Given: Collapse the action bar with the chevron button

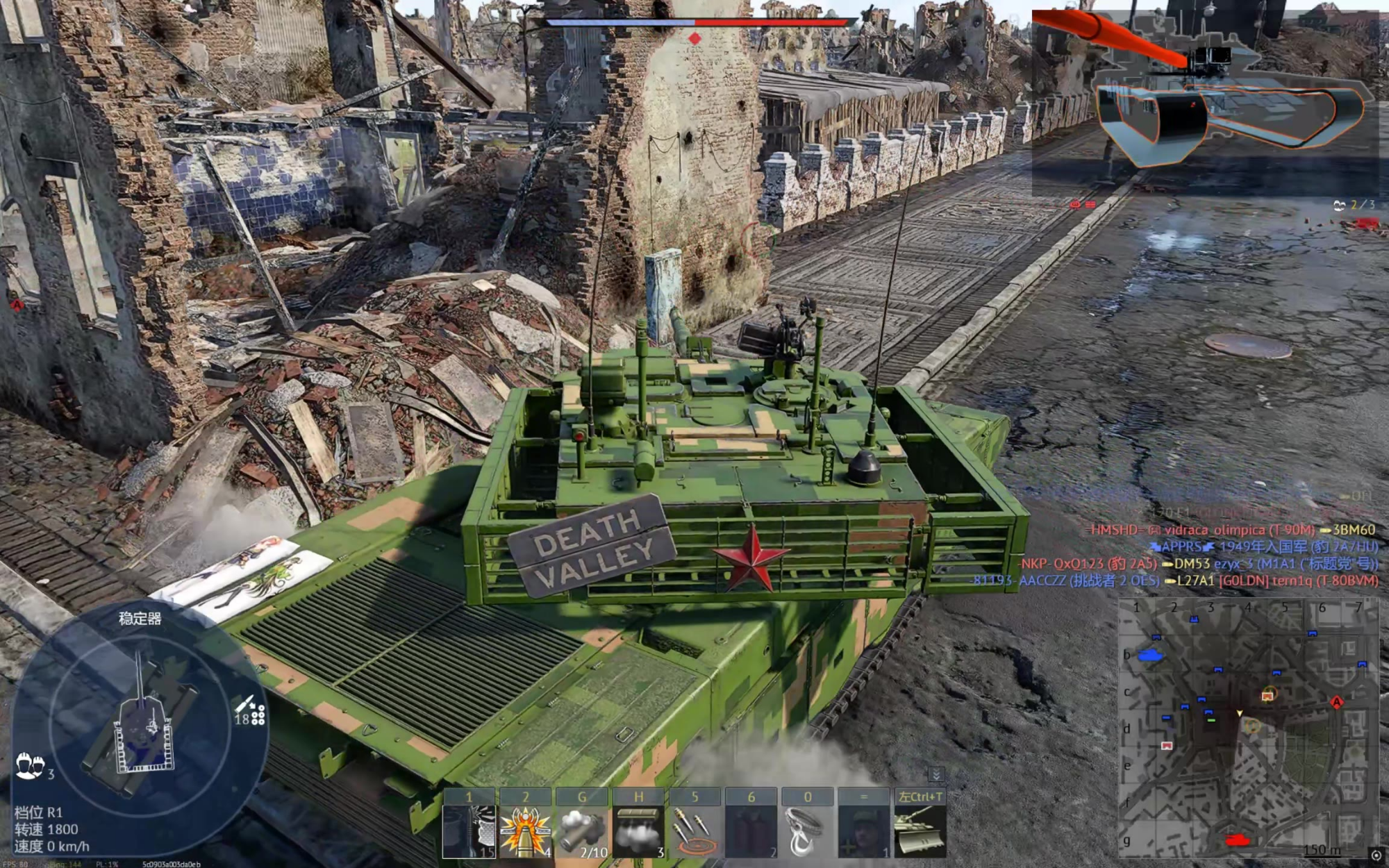Looking at the screenshot, I should point(935,774).
